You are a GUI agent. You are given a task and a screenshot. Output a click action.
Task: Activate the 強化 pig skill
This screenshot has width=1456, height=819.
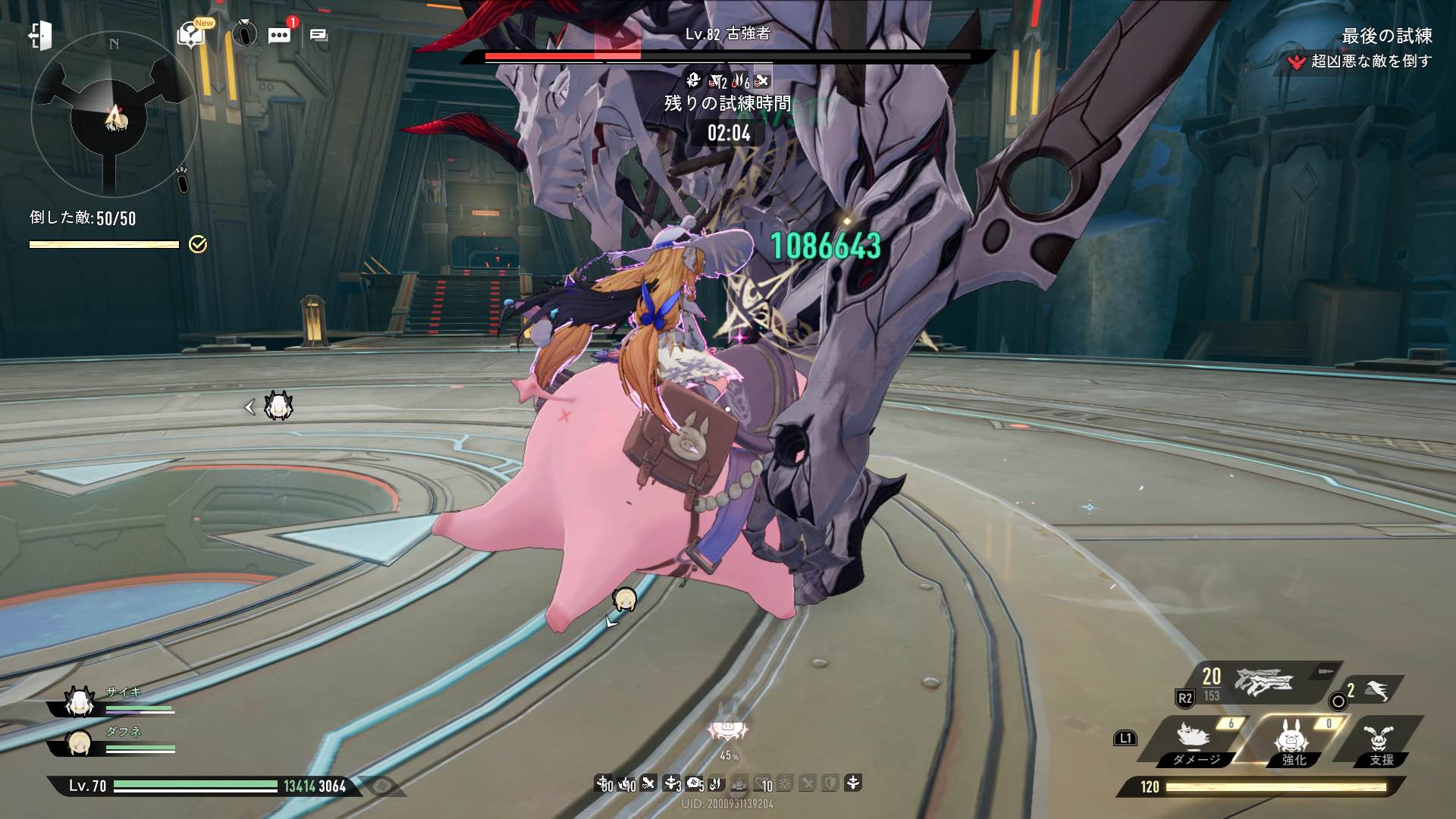point(1292,741)
